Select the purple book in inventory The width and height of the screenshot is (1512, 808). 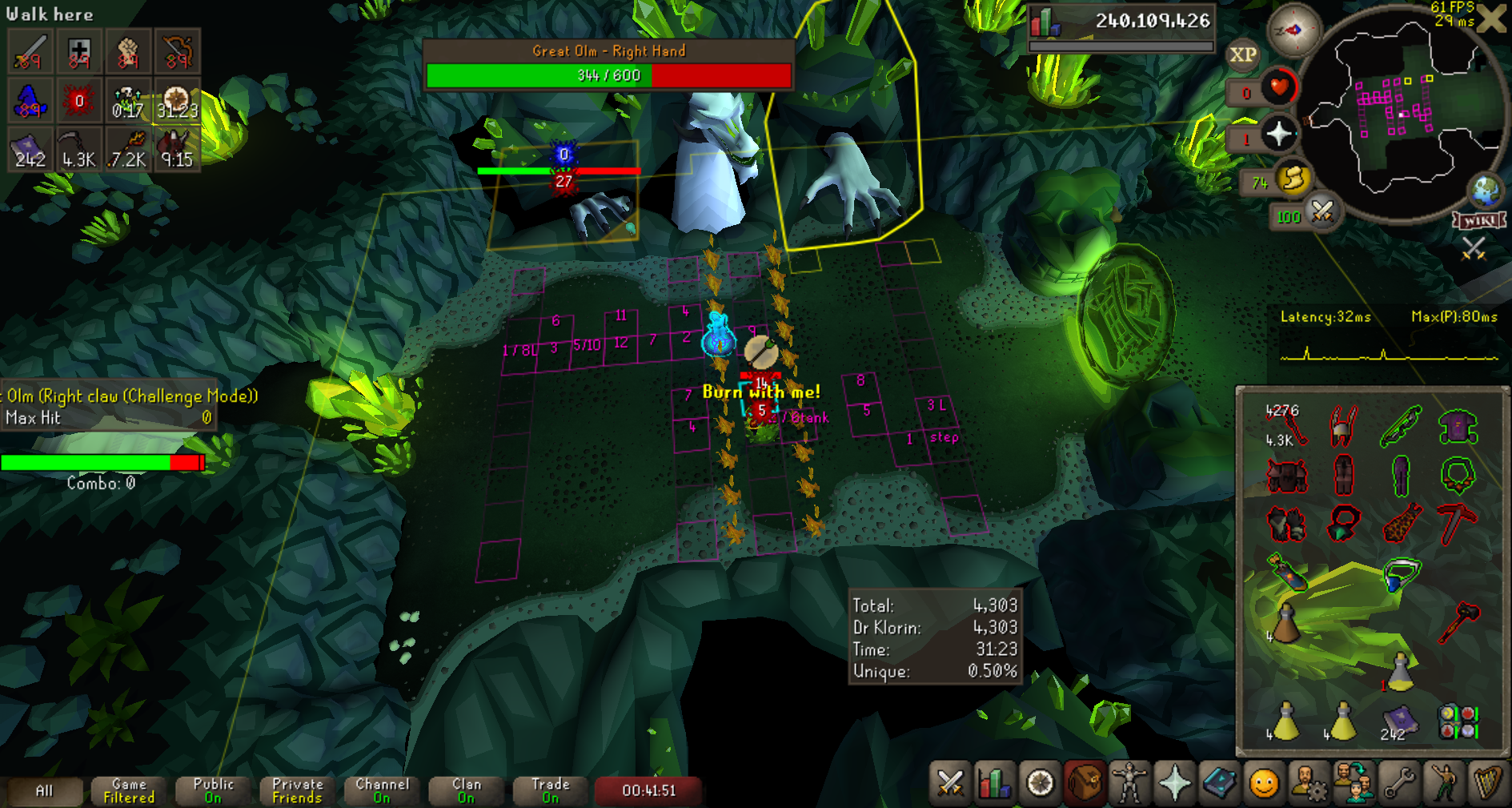[1400, 719]
